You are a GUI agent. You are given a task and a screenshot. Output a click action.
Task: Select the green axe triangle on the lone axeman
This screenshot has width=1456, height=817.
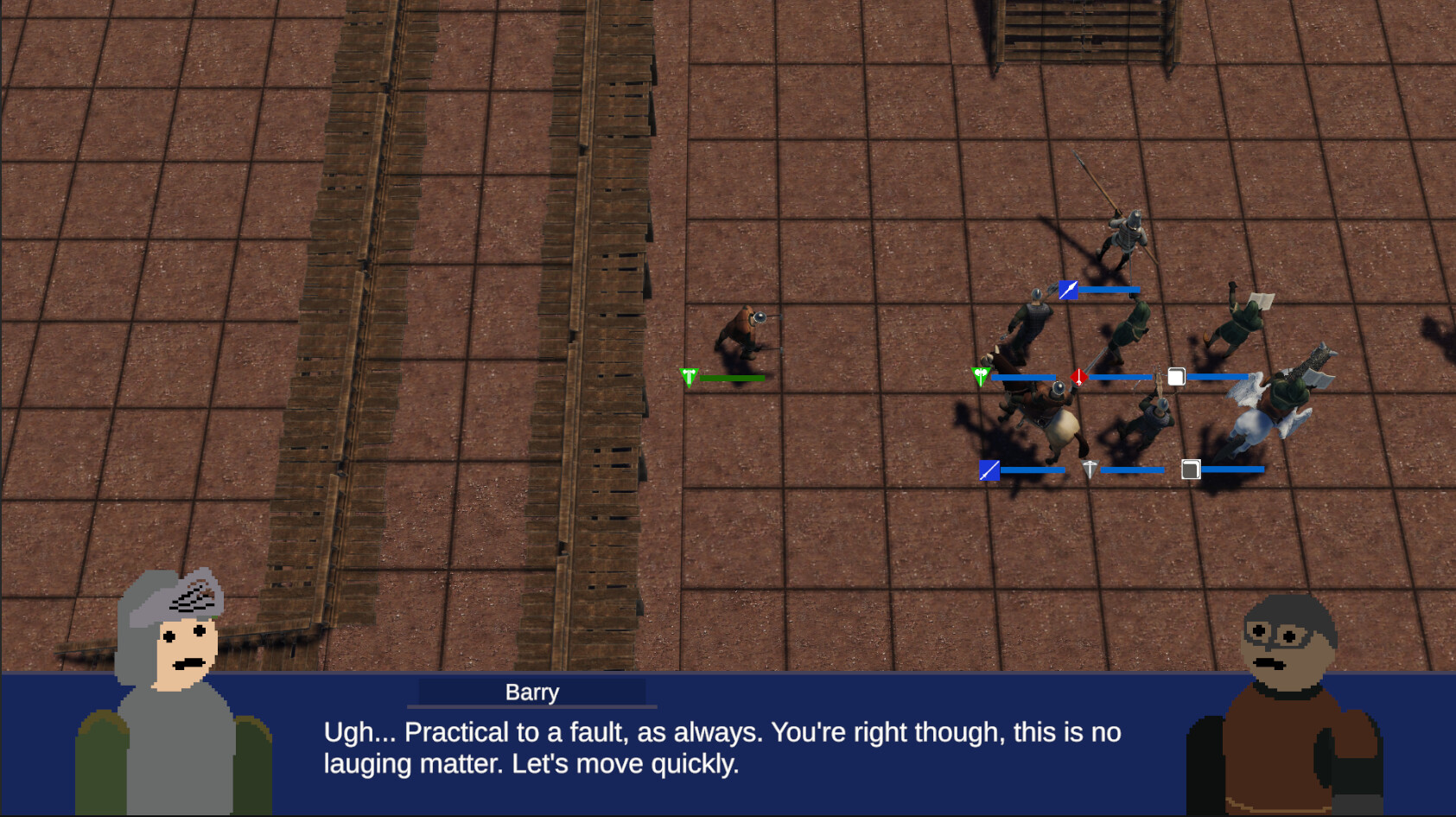(689, 375)
